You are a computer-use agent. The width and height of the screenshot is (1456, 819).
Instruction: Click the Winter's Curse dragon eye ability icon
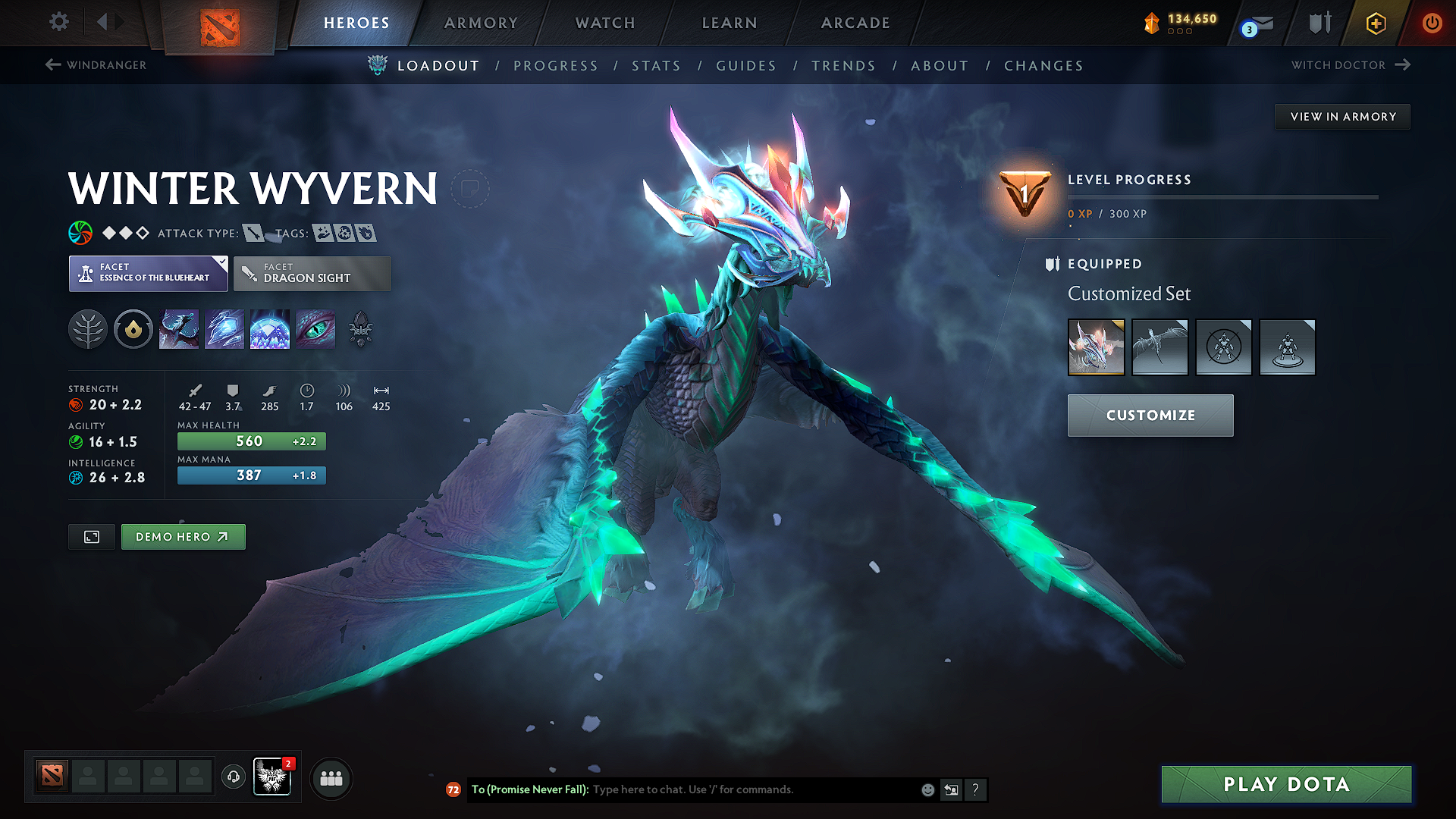(315, 329)
